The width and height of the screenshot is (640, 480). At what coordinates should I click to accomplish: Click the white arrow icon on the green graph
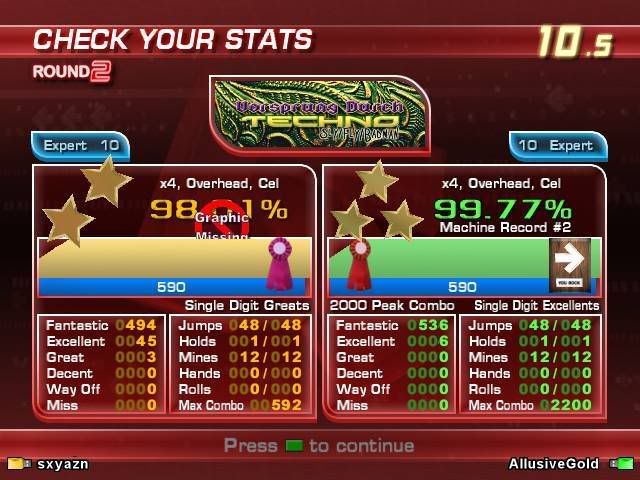tap(569, 262)
